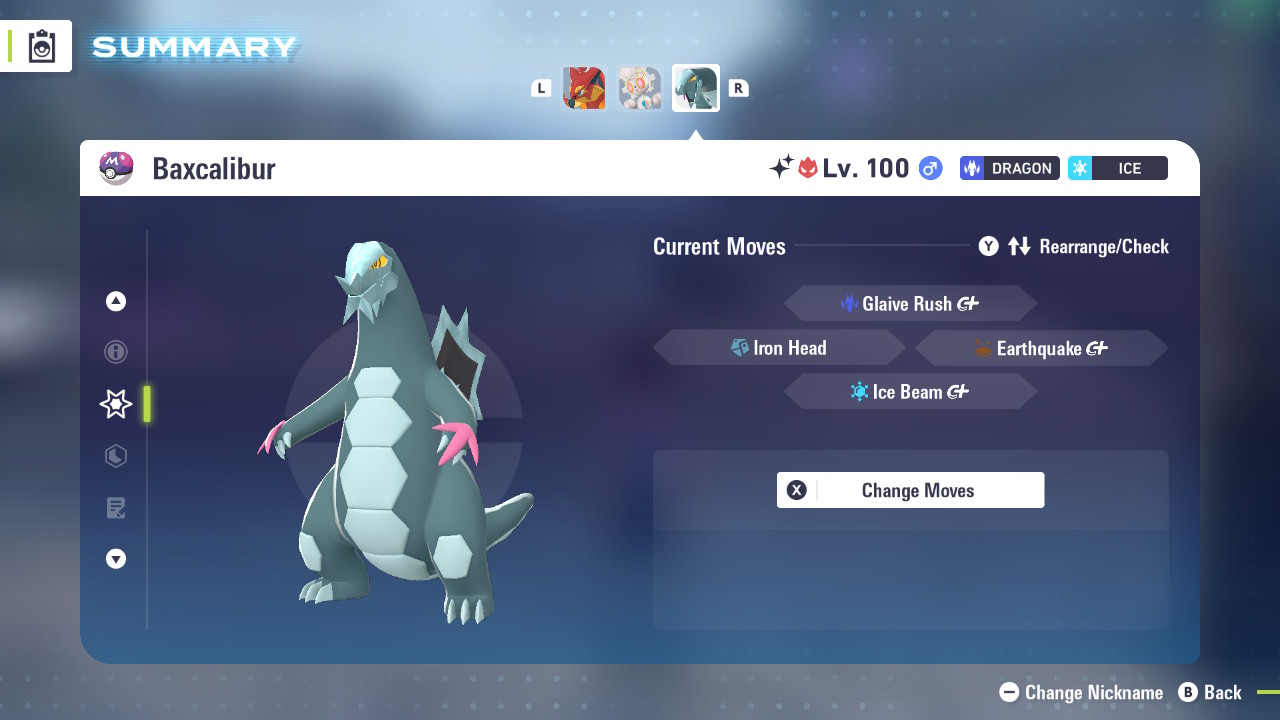Click the L shoulder button prompt
Screen dimensions: 1280x720
(x=541, y=87)
